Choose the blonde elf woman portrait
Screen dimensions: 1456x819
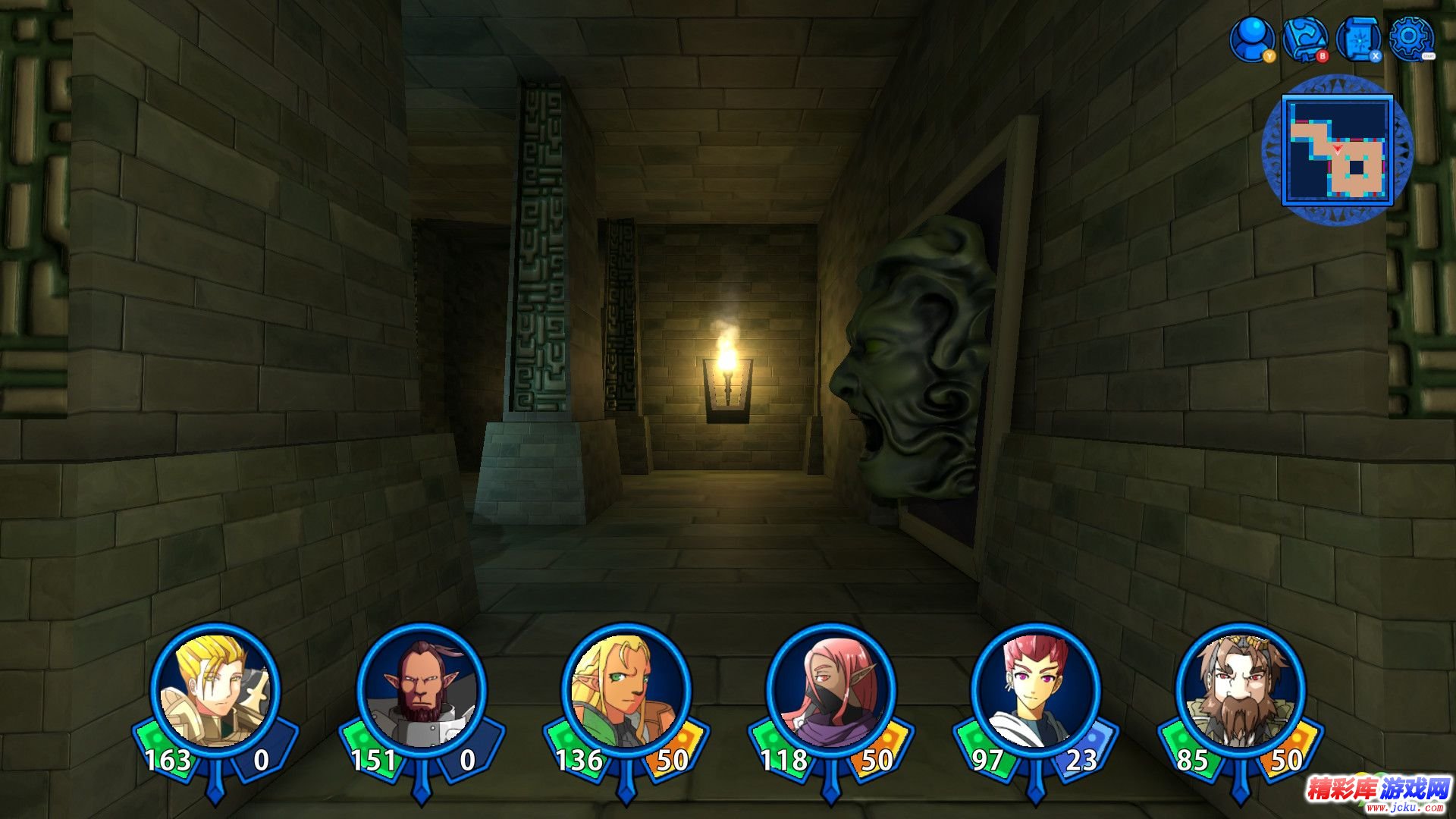point(626,690)
